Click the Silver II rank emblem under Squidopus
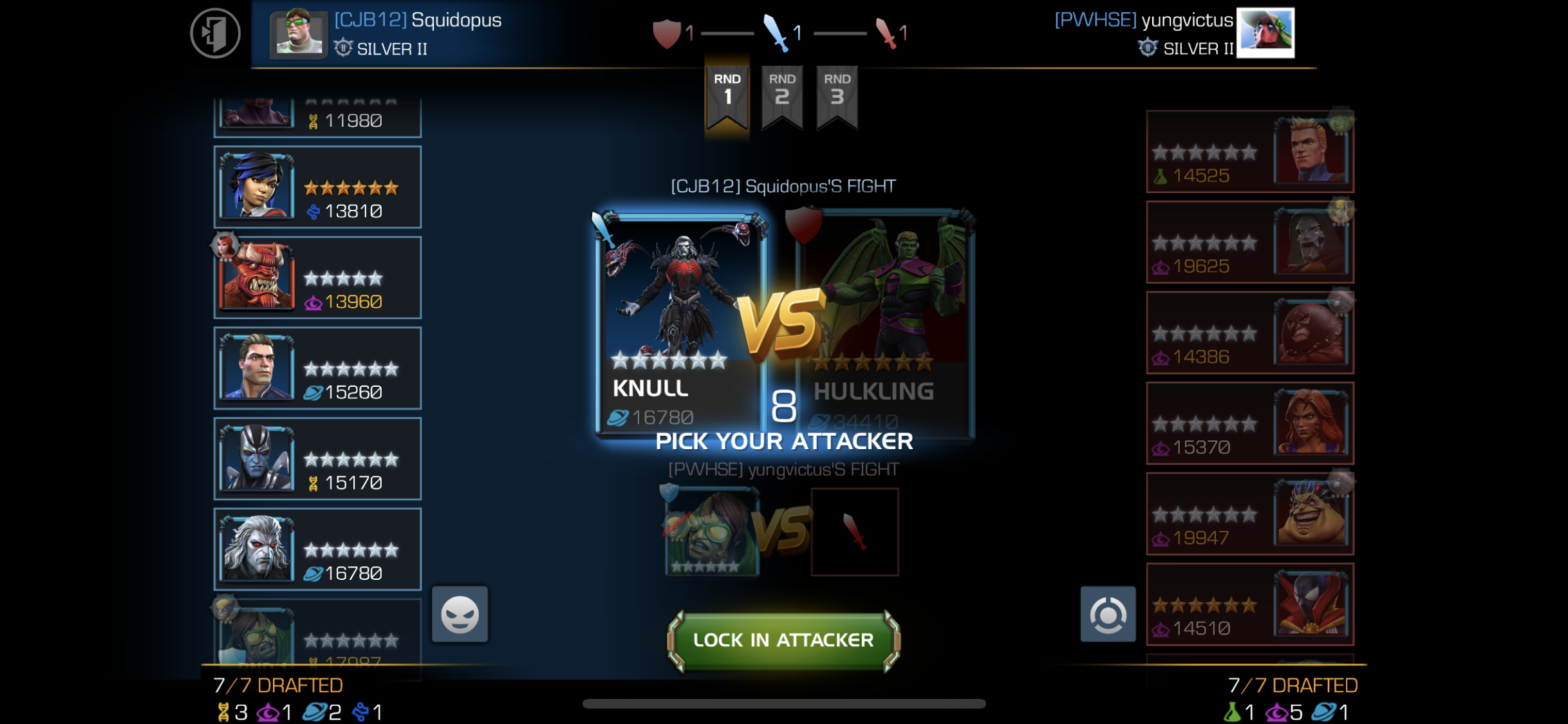 (x=345, y=48)
